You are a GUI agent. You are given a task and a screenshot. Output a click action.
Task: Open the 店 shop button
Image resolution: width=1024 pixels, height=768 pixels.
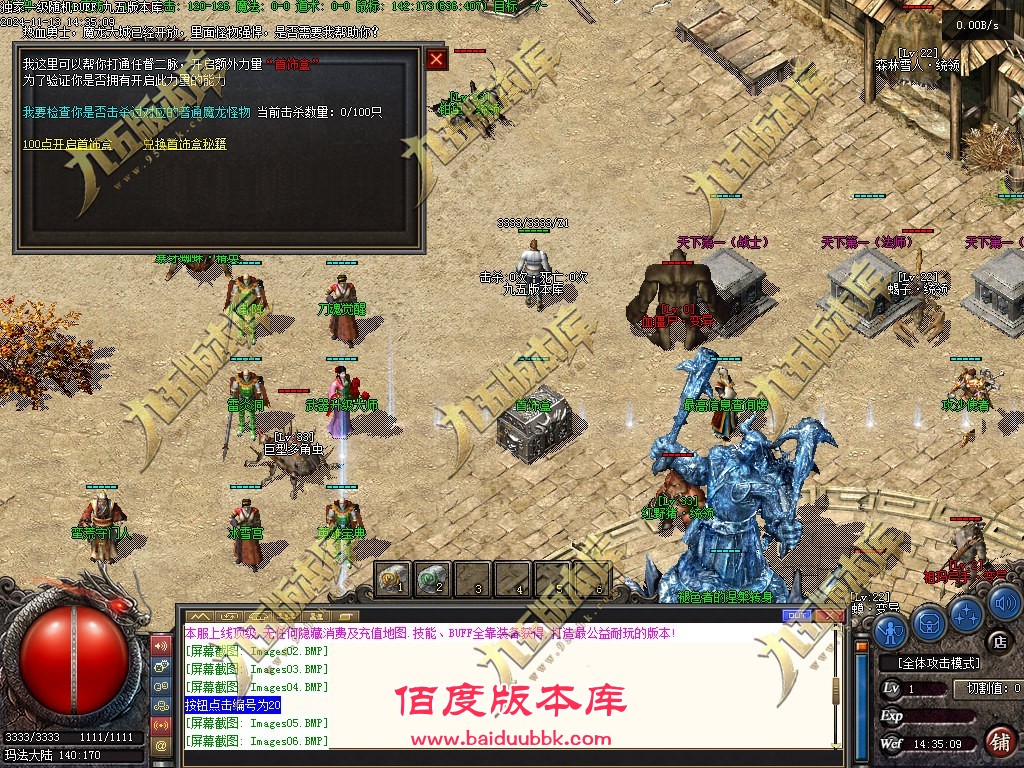(x=997, y=640)
